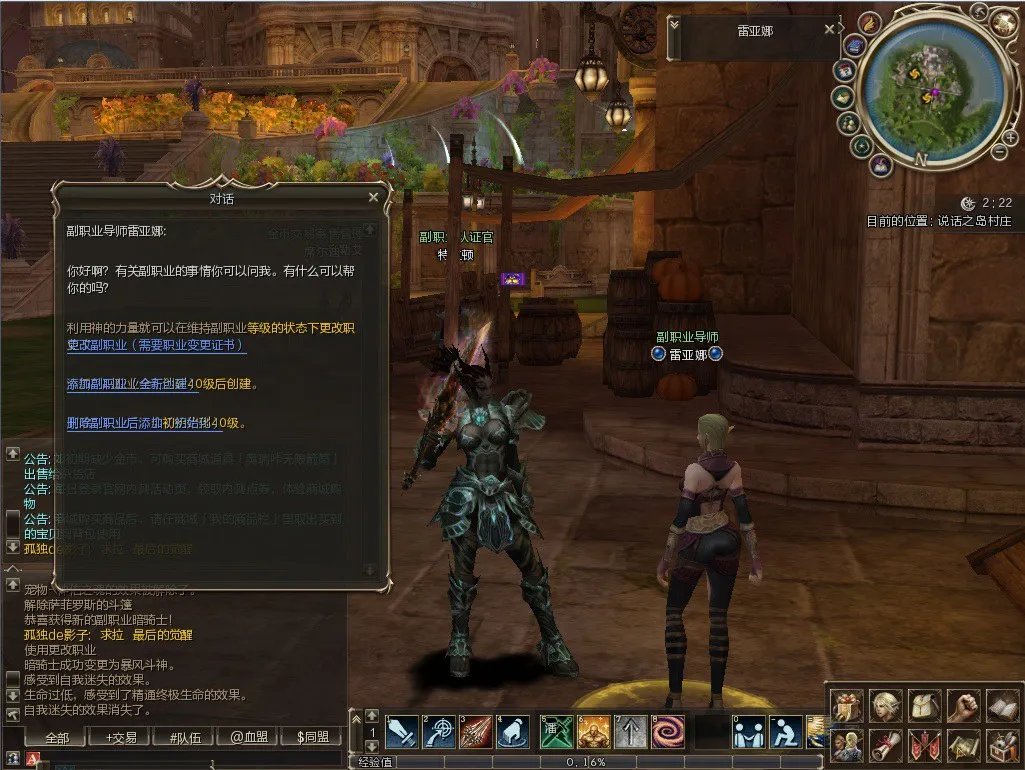Open the minimap view of the island

tap(929, 88)
